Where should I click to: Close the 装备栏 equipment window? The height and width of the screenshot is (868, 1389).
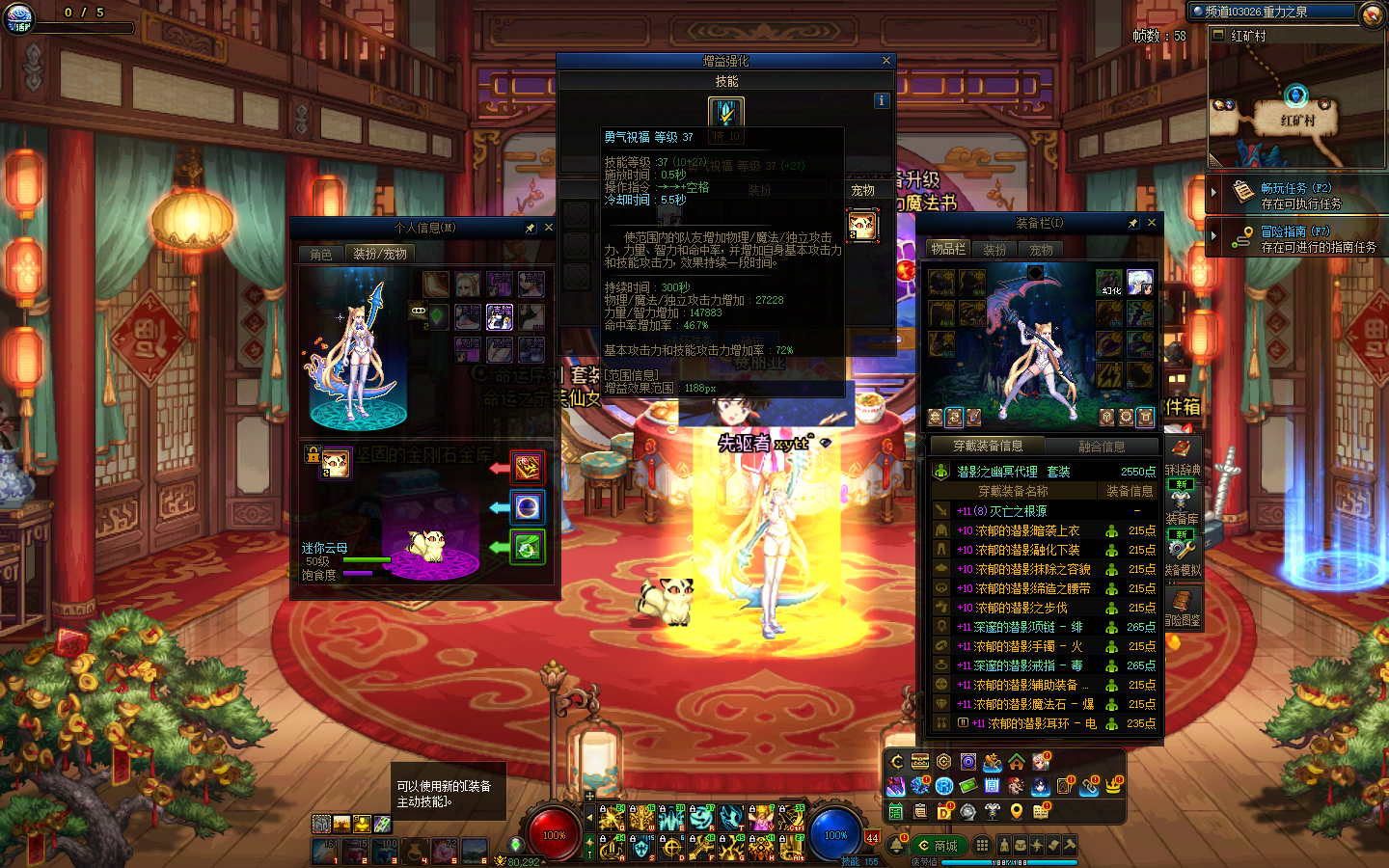[1152, 223]
